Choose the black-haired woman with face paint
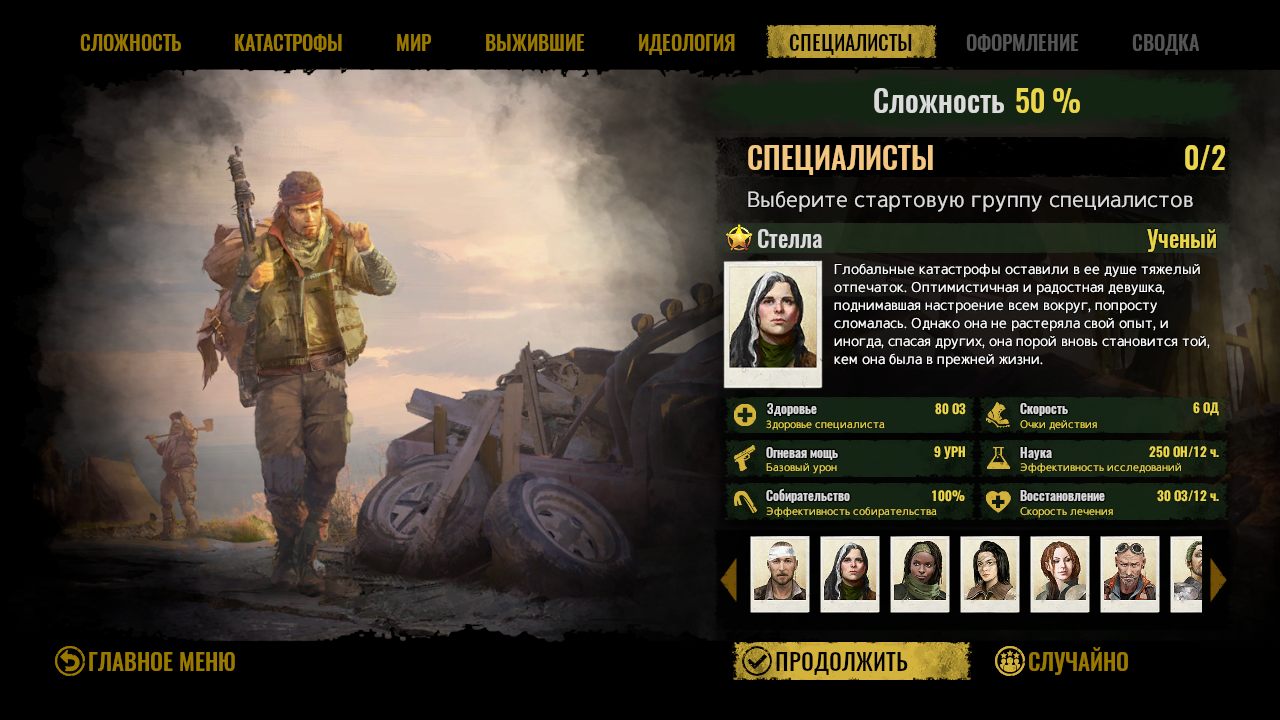The width and height of the screenshot is (1280, 720). [x=990, y=574]
